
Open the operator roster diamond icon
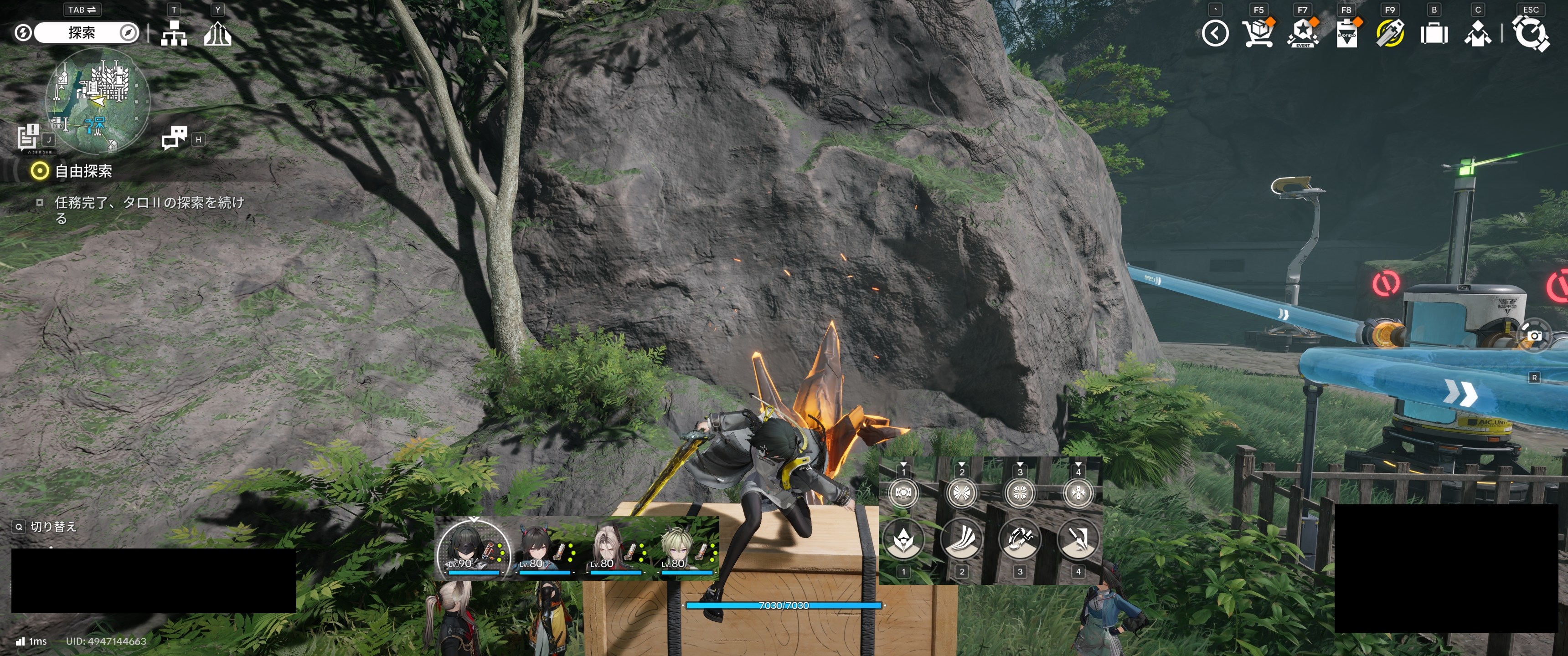[x=1477, y=33]
